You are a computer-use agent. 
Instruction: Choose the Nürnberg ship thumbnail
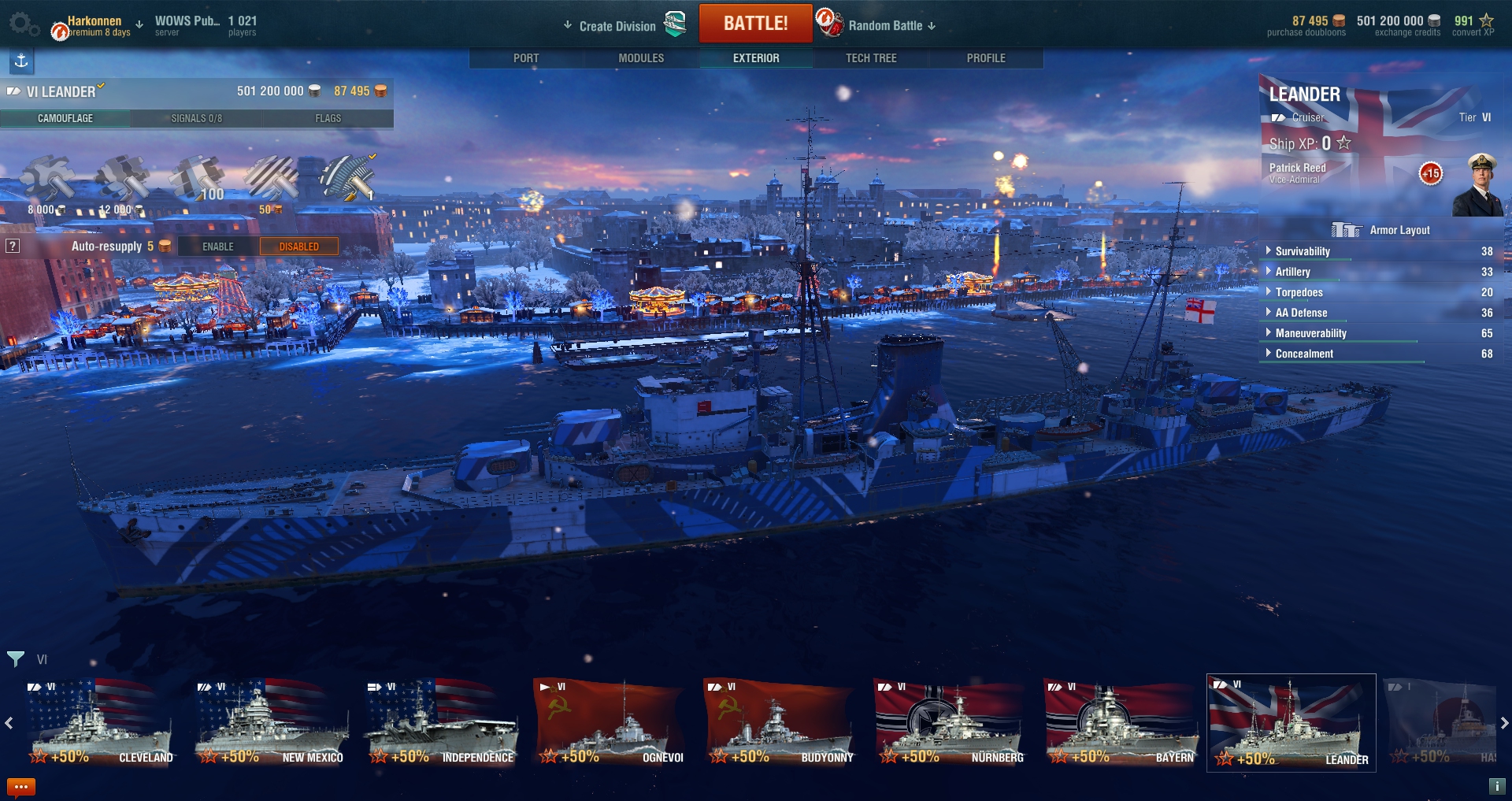pos(951,723)
